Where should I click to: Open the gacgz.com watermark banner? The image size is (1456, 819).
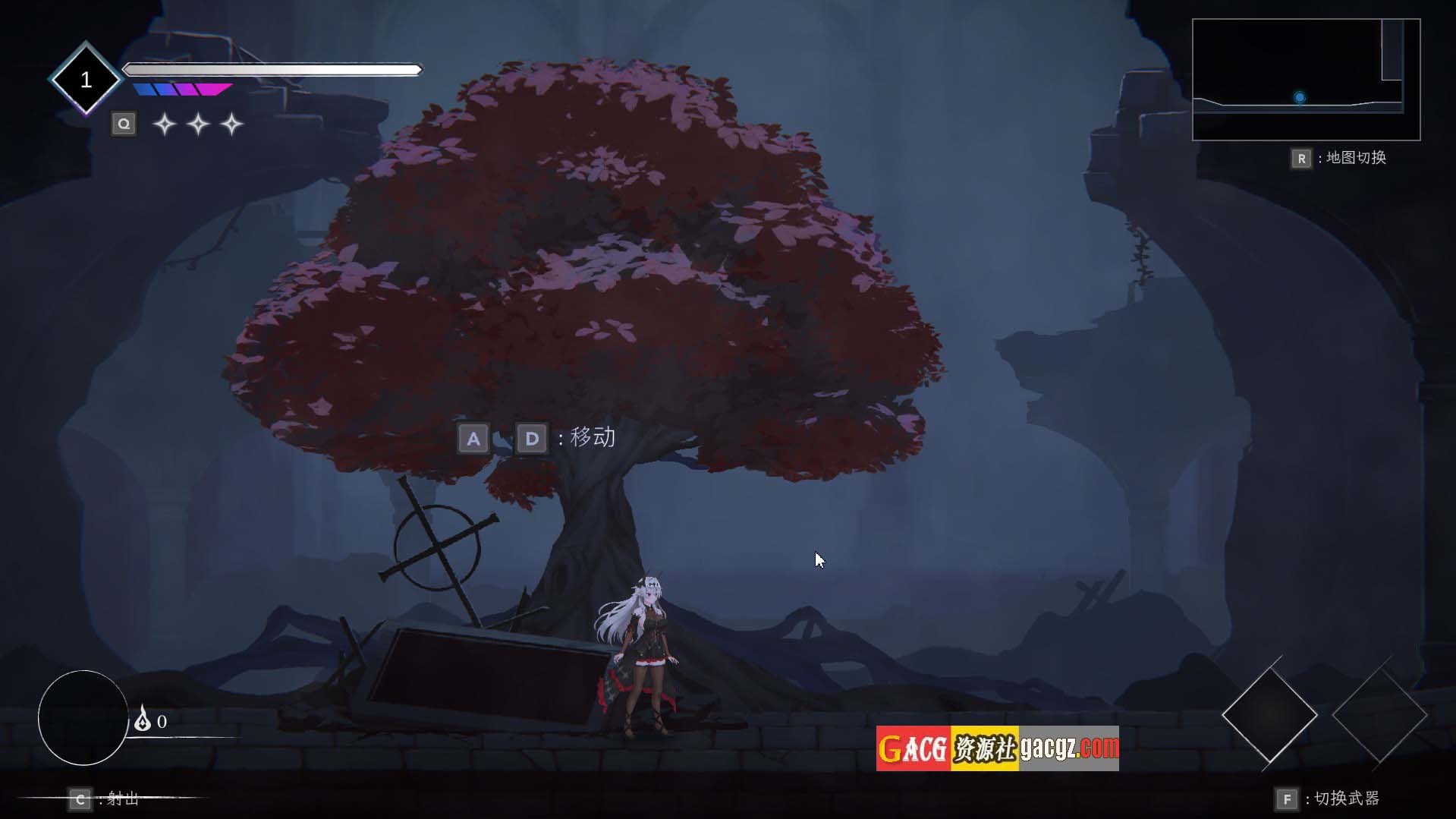tap(997, 748)
